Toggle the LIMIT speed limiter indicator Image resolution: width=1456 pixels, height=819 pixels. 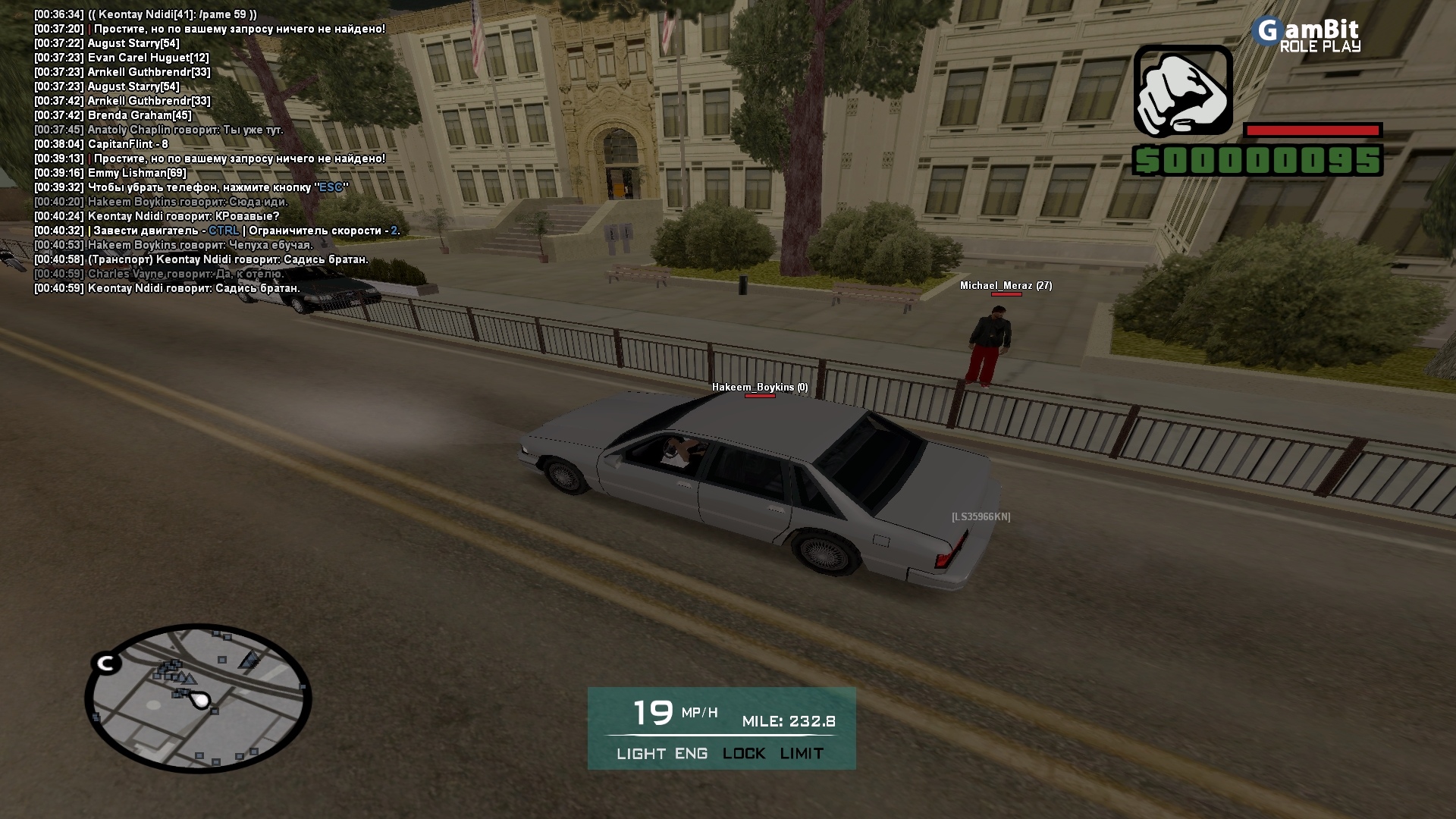tap(802, 754)
